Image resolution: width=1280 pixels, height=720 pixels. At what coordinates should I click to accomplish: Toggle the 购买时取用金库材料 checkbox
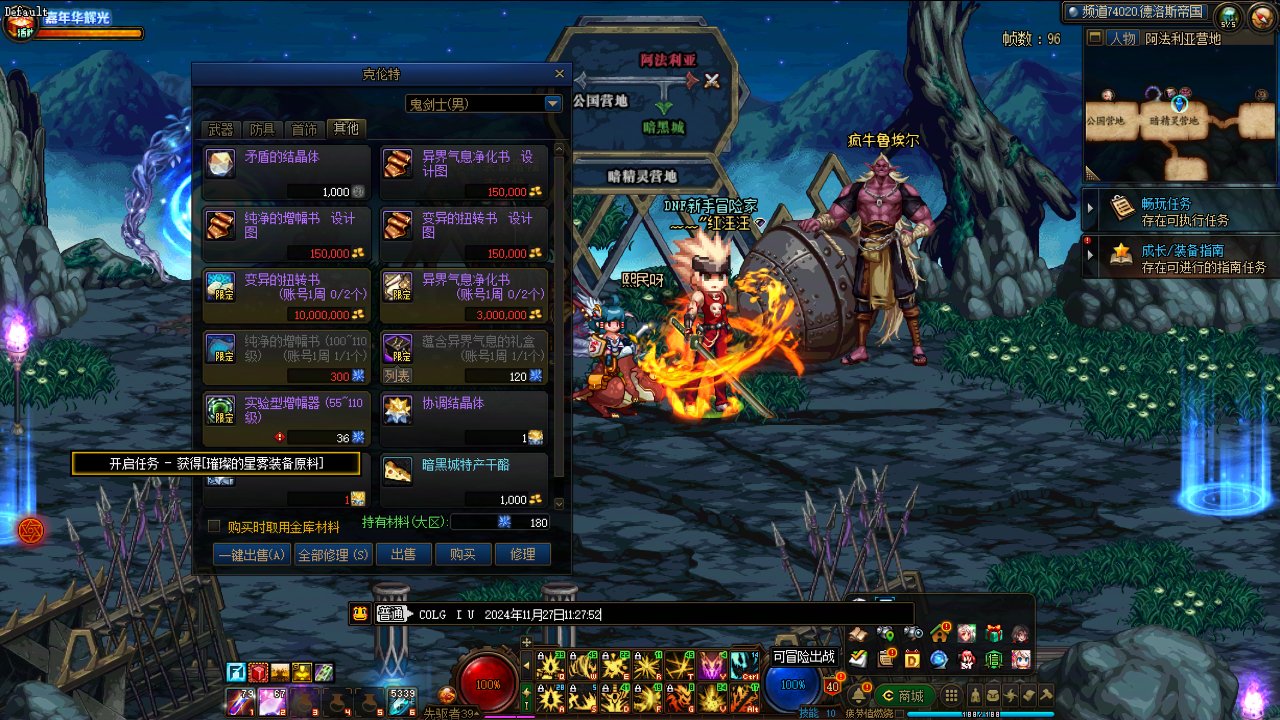coord(214,526)
